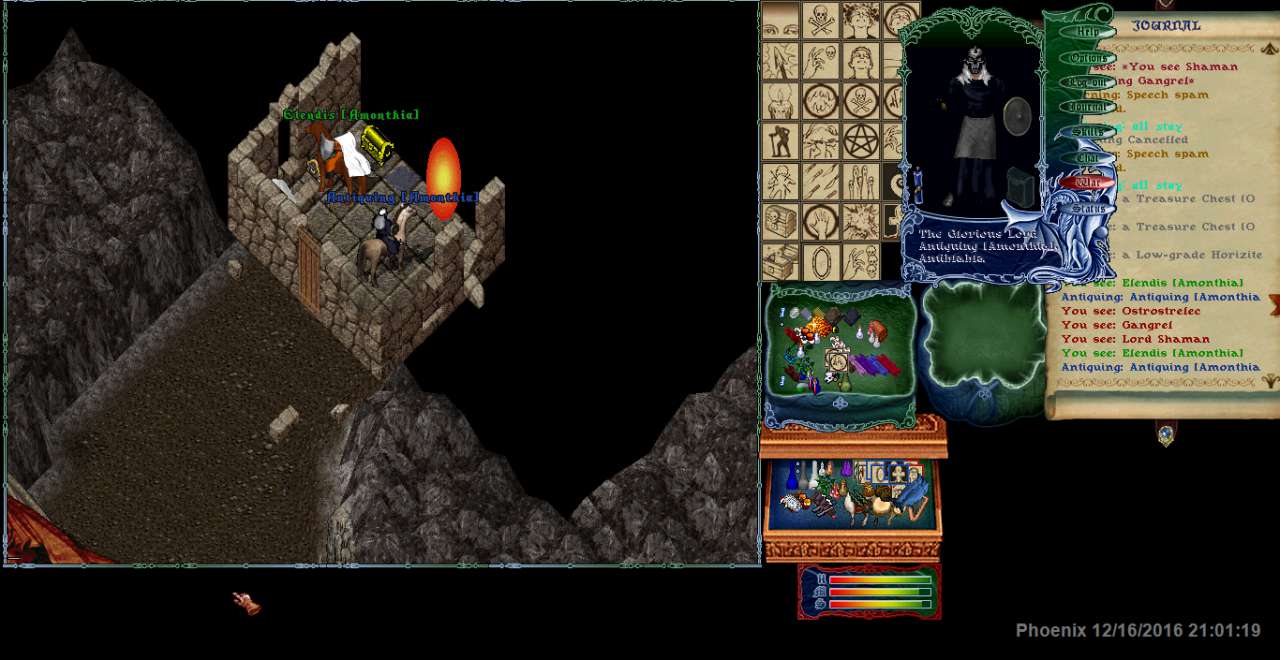1280x660 pixels.
Task: Activate the walking figure with staff icon
Action: pos(780,142)
